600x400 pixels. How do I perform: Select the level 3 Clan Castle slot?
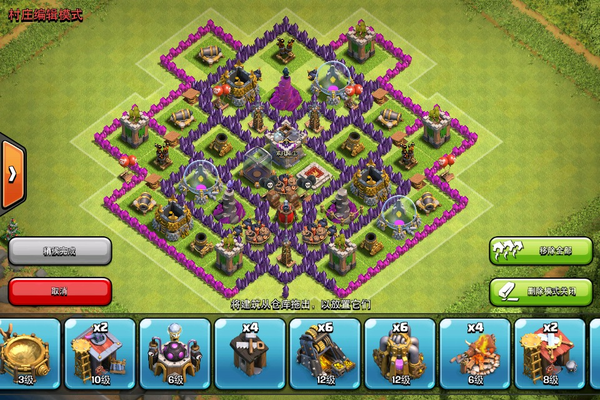[27, 353]
